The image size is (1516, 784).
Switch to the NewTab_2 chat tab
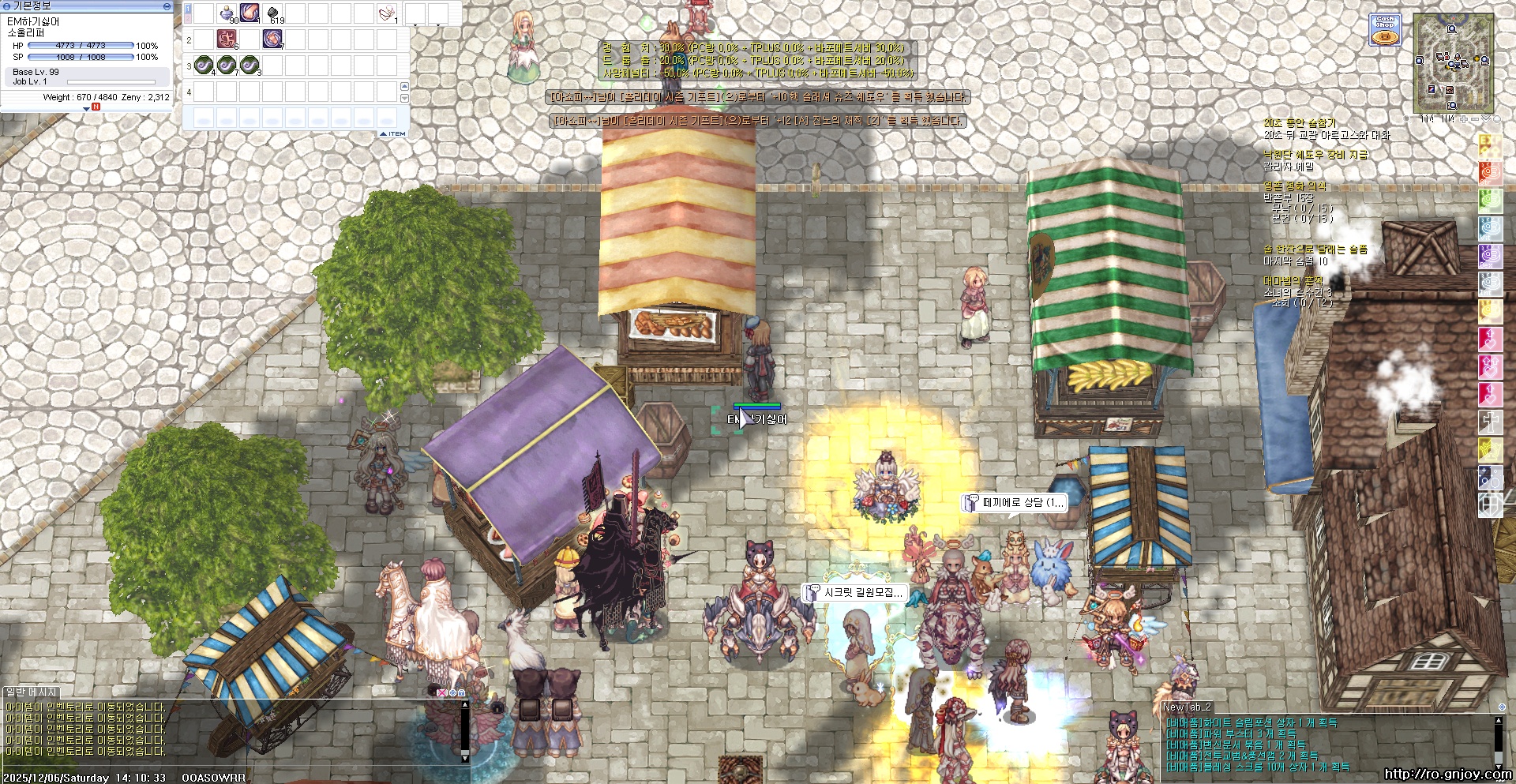[x=1187, y=707]
